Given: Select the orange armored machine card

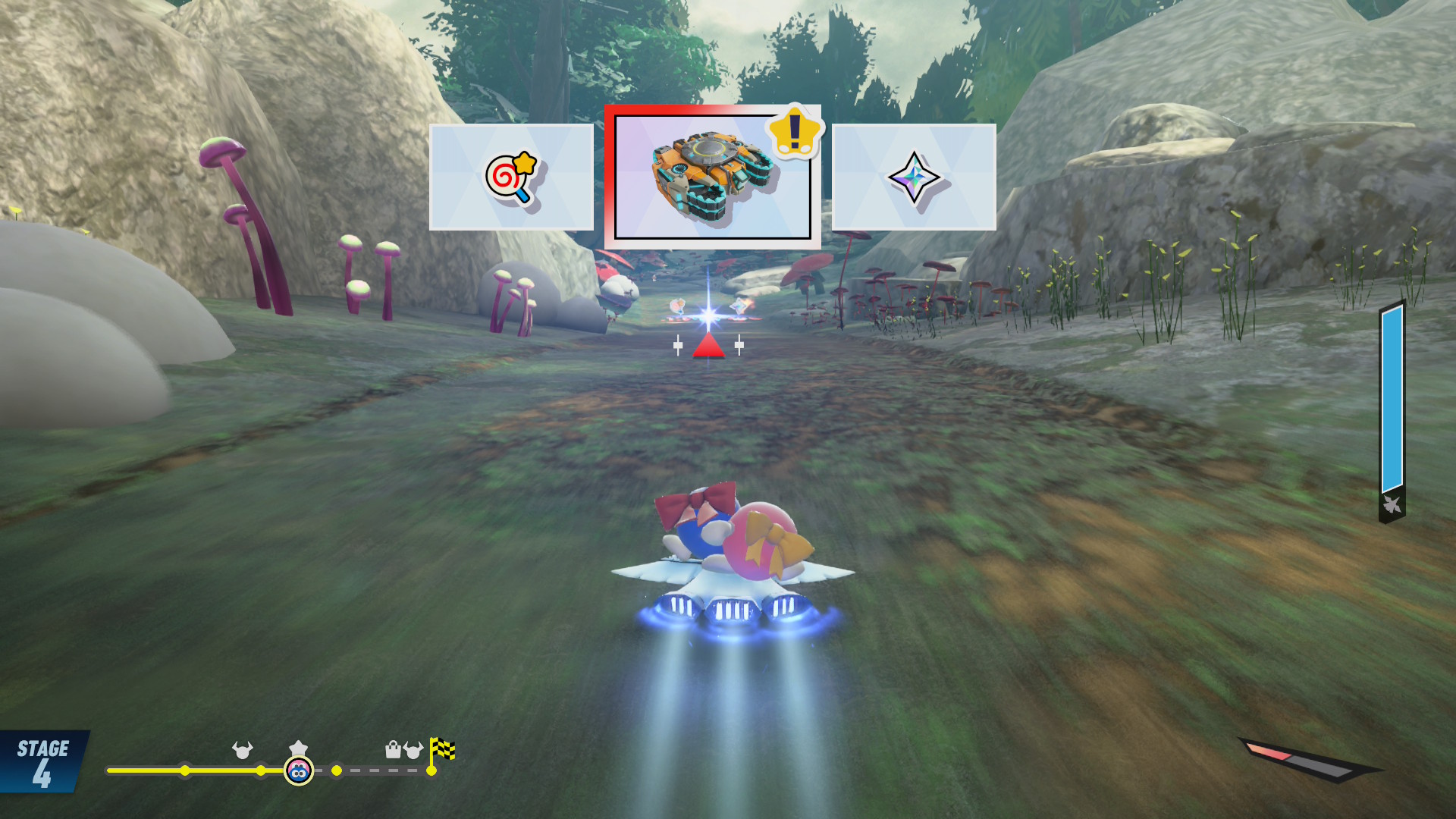Looking at the screenshot, I should coord(711,177).
